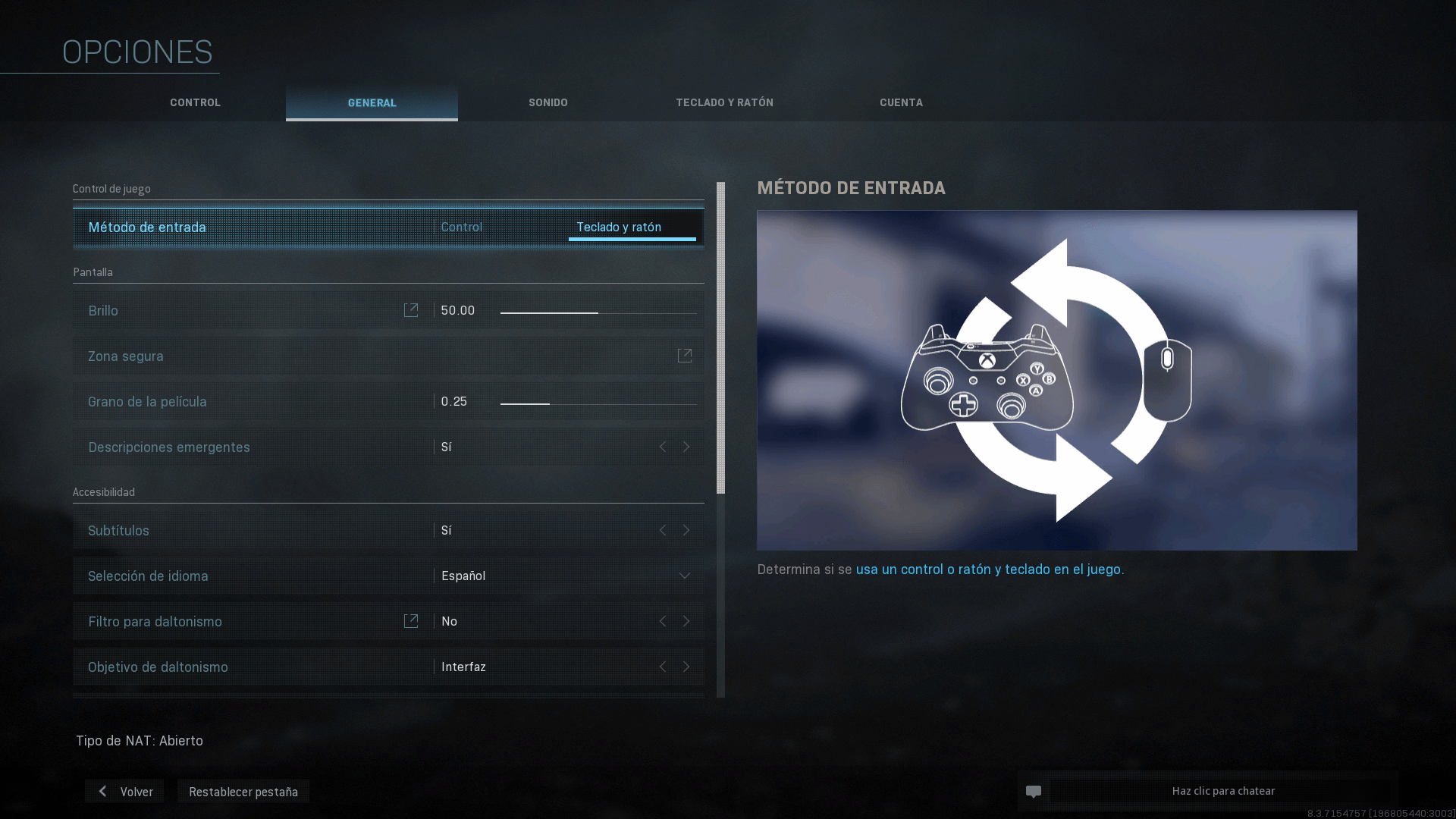Select Teclado y ratón input method
The height and width of the screenshot is (819, 1456).
point(620,226)
